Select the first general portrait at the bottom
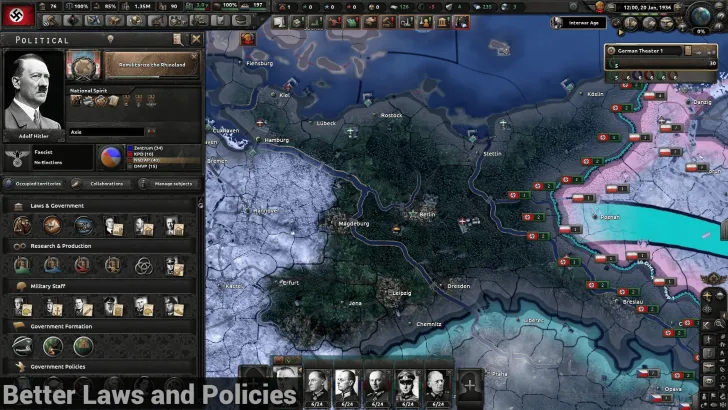The height and width of the screenshot is (410, 728). (x=317, y=386)
